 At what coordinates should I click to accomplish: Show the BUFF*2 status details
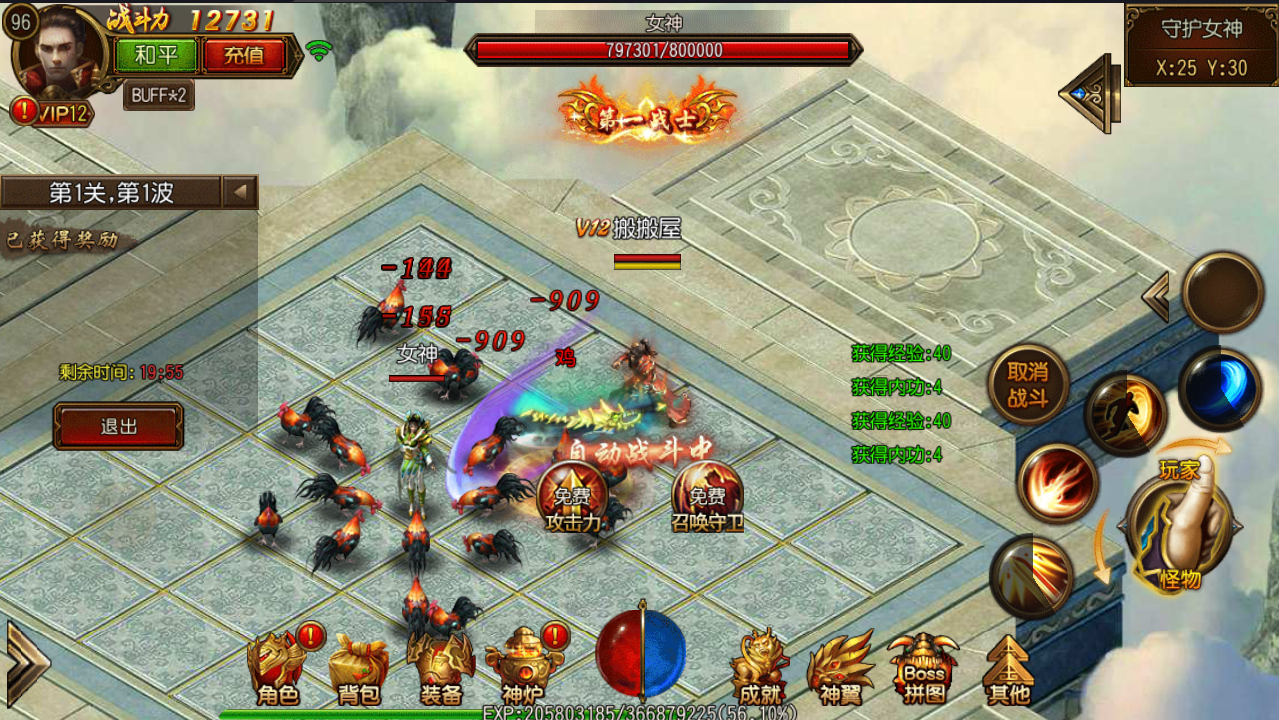(159, 95)
